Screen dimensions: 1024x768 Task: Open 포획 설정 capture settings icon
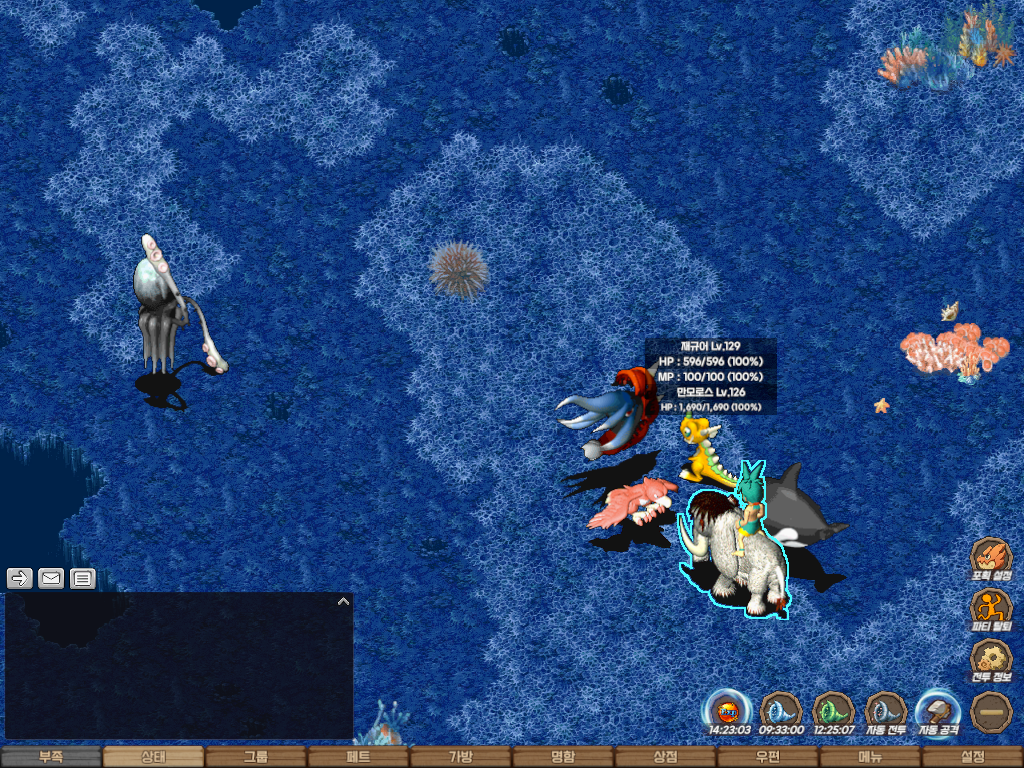point(991,558)
